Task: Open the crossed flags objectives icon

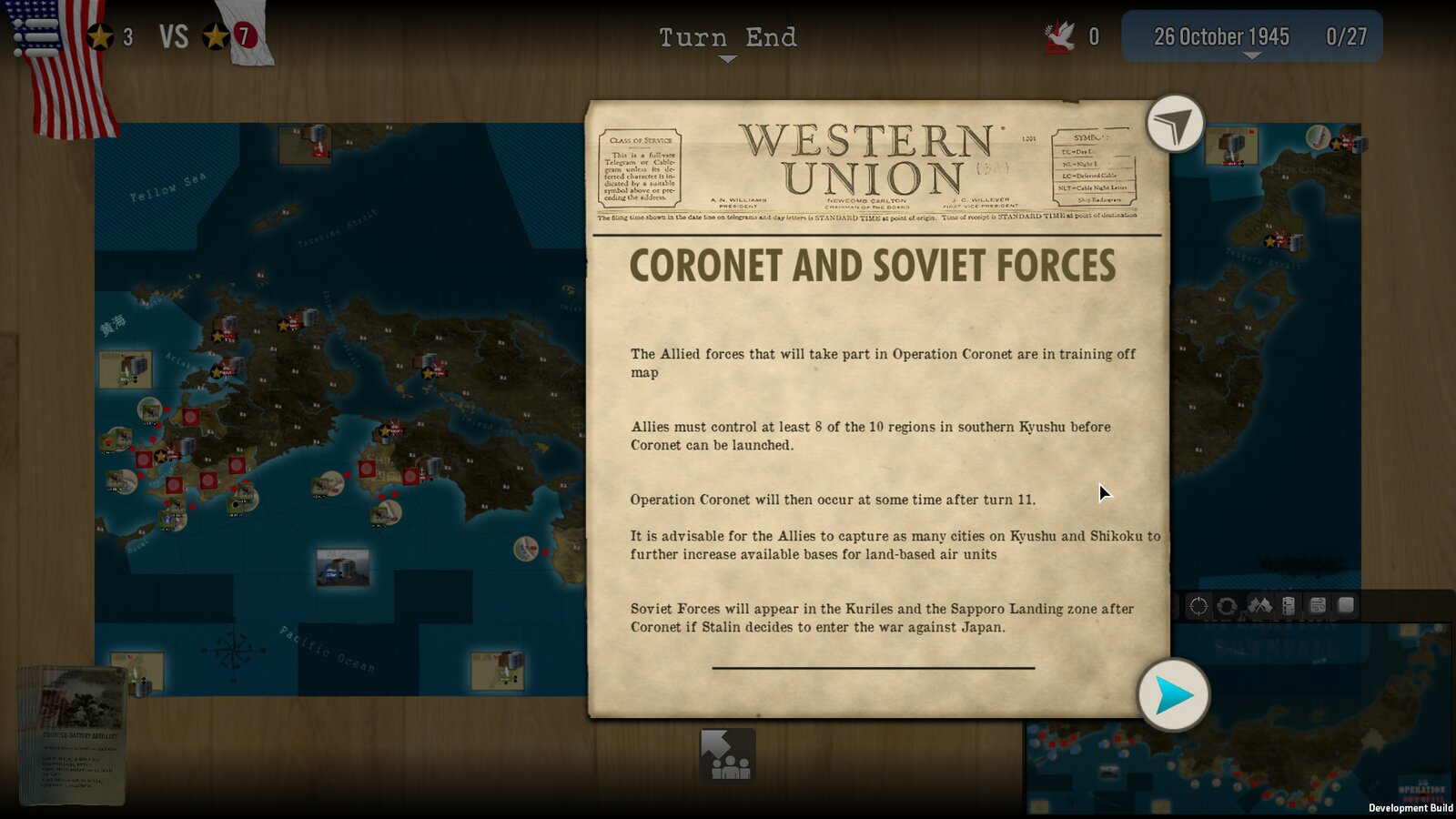Action: pos(1260,607)
